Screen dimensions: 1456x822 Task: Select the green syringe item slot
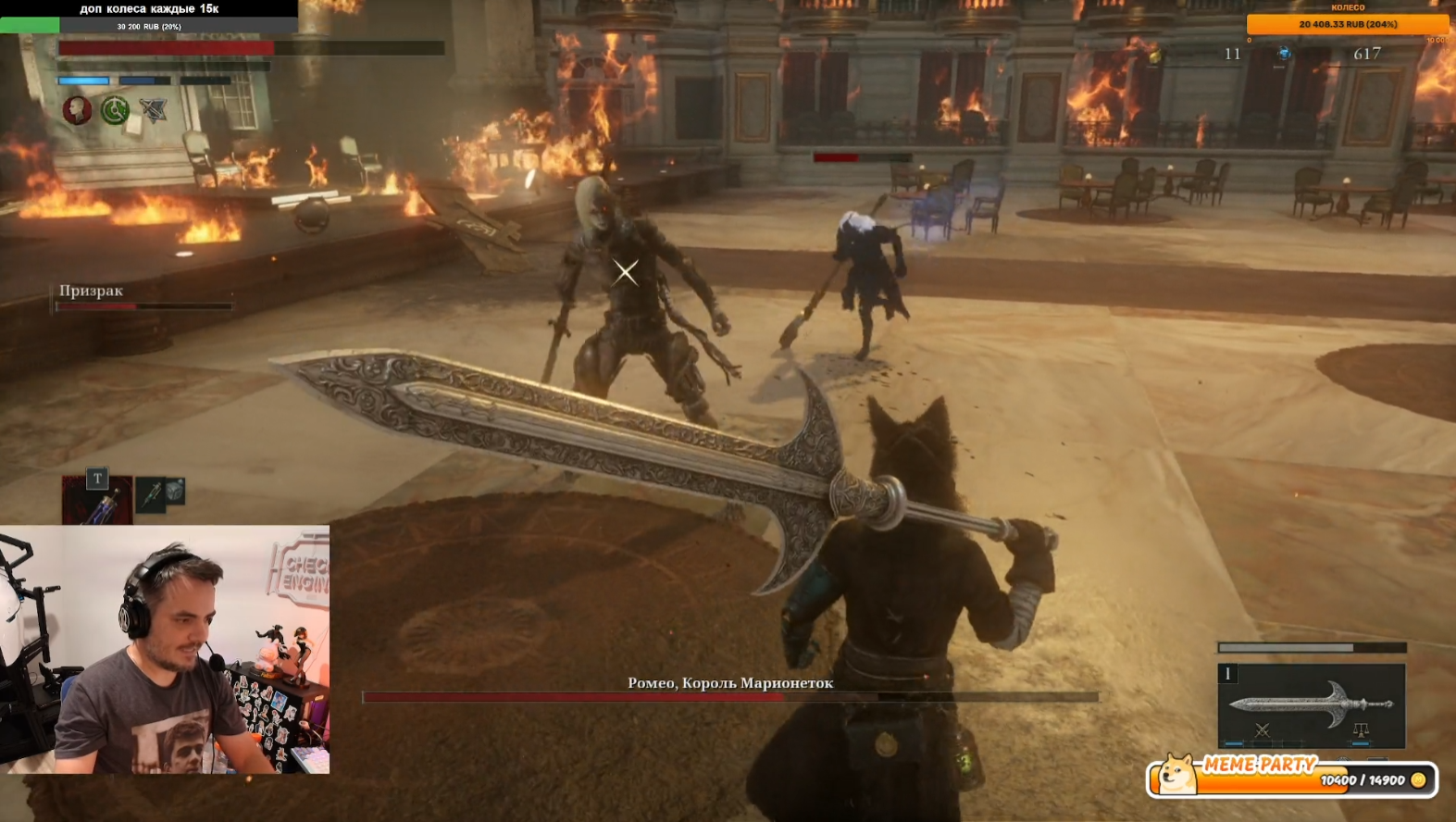coord(150,495)
